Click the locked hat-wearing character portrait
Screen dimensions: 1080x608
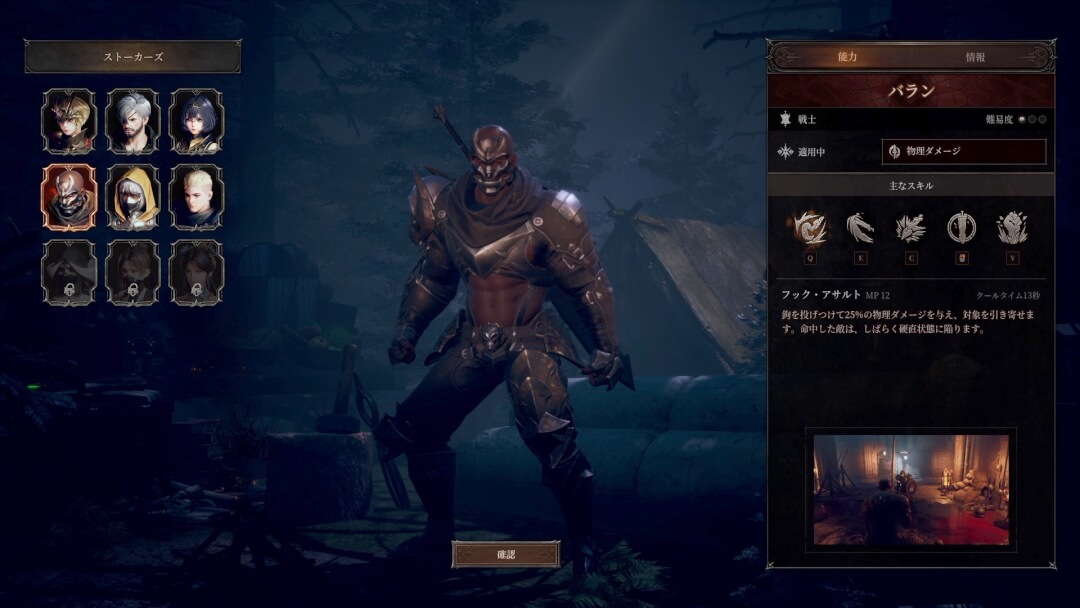point(69,272)
